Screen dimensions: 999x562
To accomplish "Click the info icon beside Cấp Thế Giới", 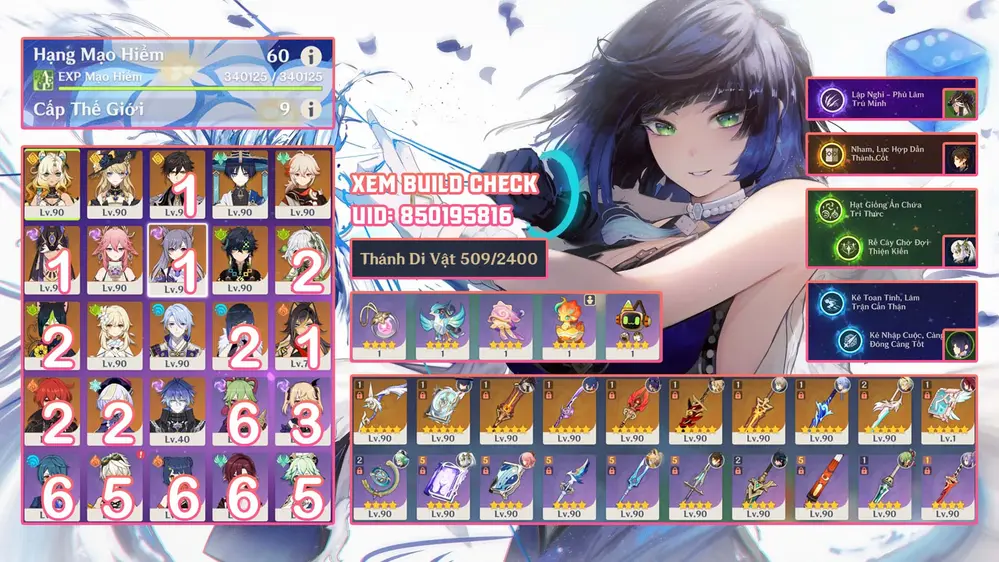I will 311,108.
